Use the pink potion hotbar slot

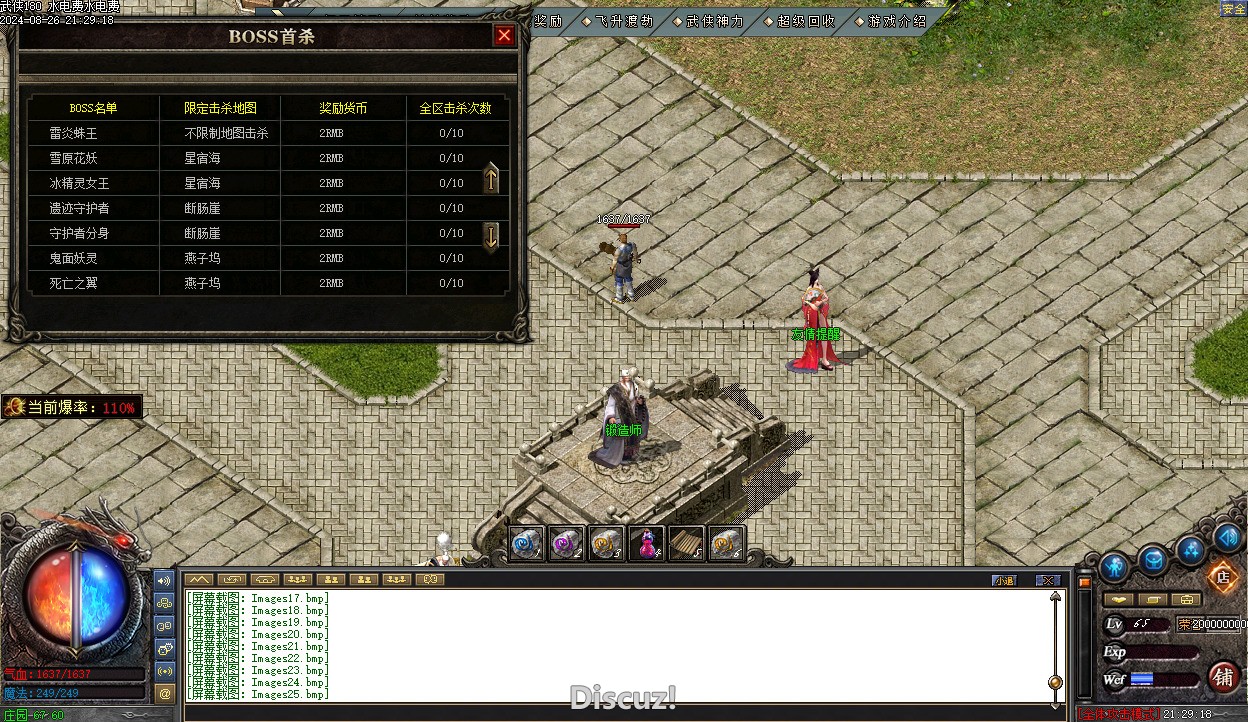point(646,543)
